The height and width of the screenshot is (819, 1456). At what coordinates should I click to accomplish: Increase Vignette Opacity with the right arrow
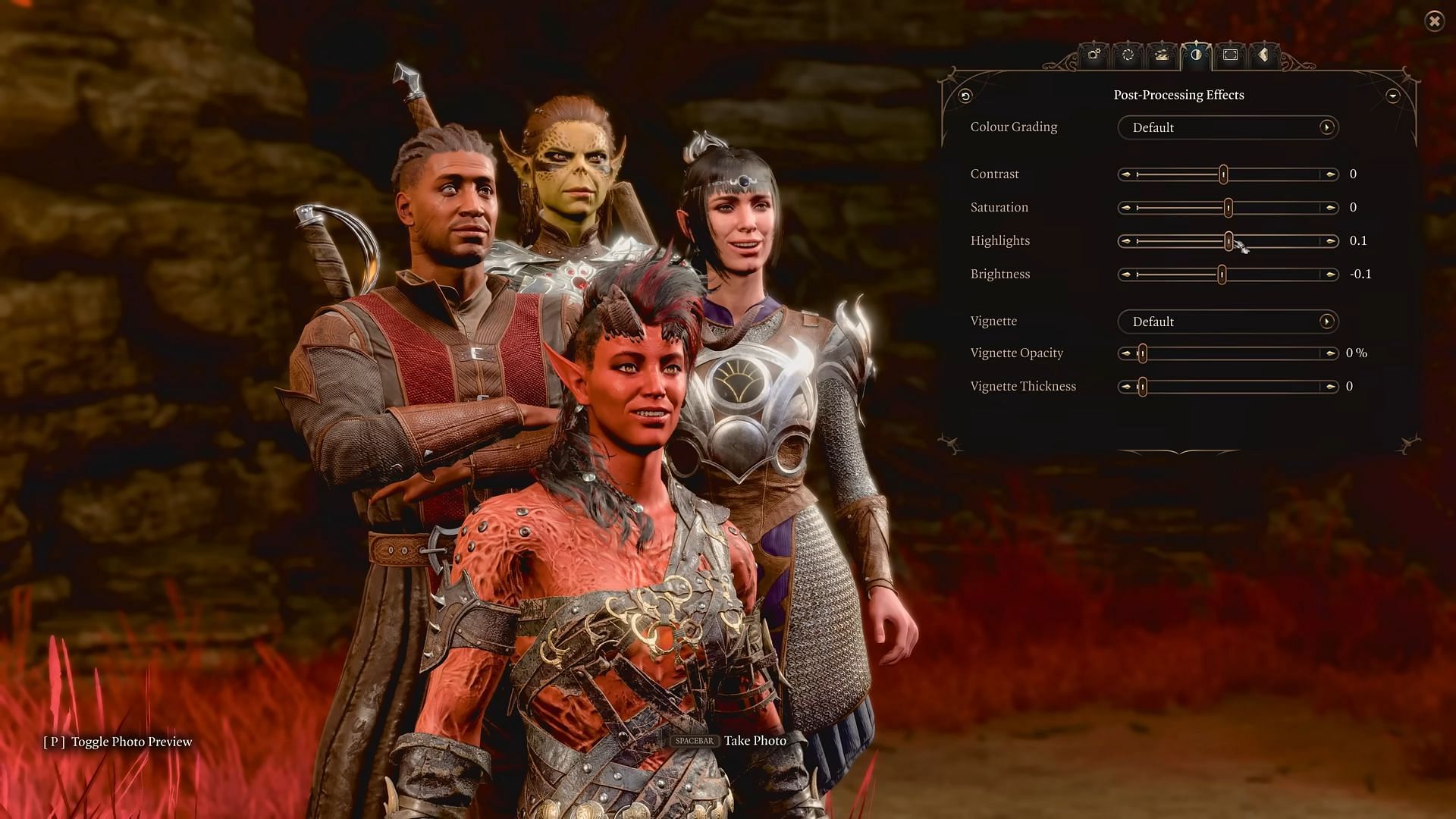point(1330,353)
